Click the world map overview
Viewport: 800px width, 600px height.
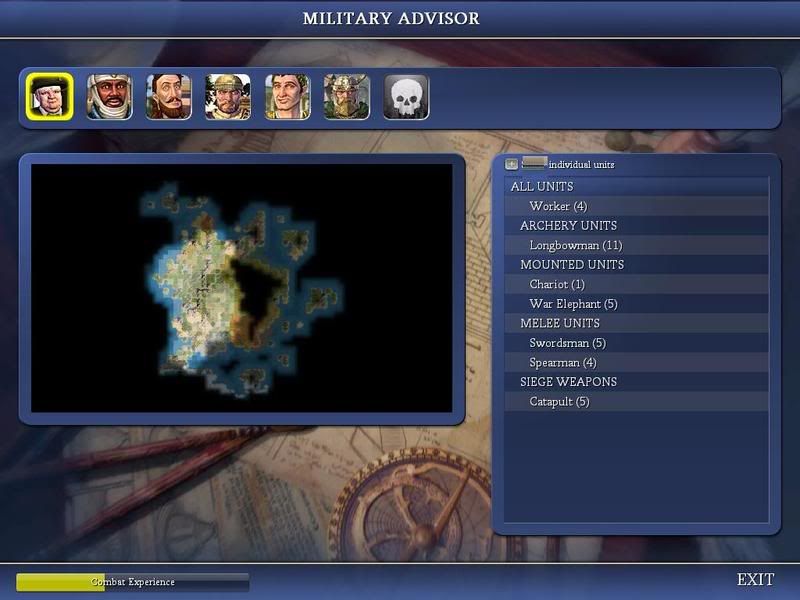tap(242, 288)
